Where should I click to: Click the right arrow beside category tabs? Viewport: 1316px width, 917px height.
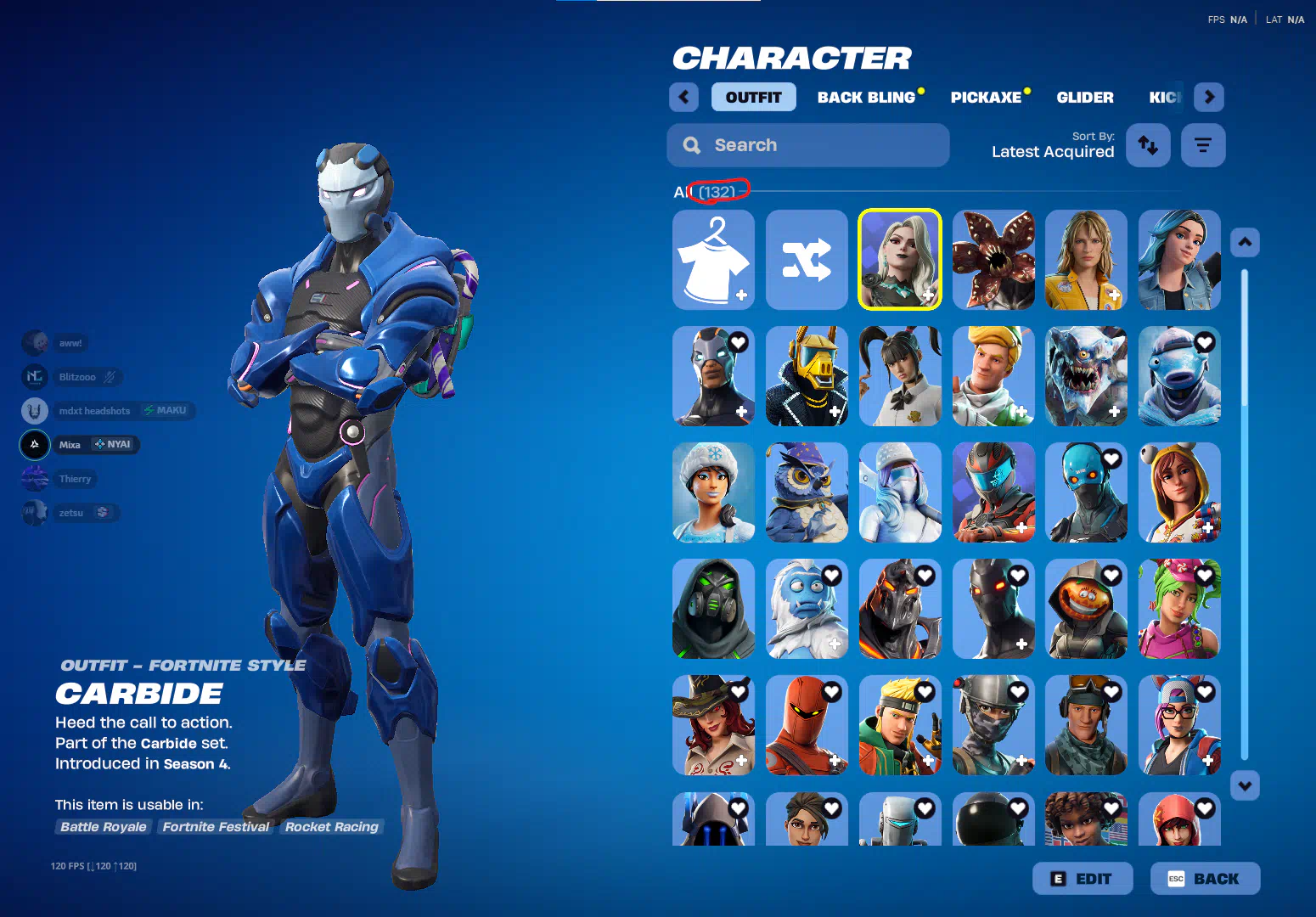pyautogui.click(x=1209, y=97)
